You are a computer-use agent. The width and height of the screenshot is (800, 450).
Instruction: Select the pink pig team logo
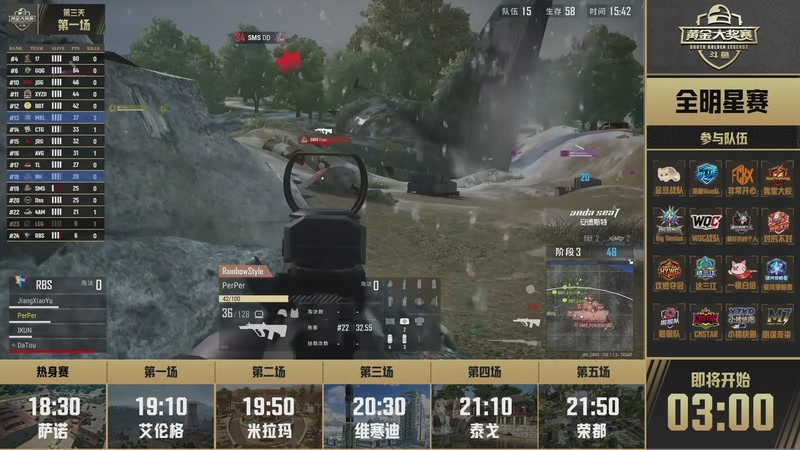tap(741, 270)
